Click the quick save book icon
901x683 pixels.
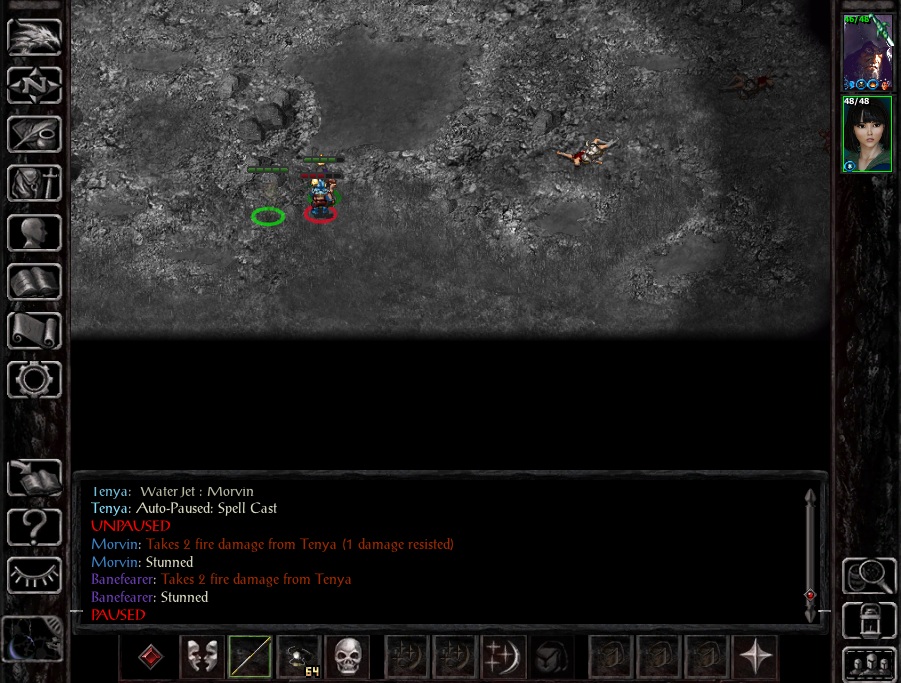point(35,478)
